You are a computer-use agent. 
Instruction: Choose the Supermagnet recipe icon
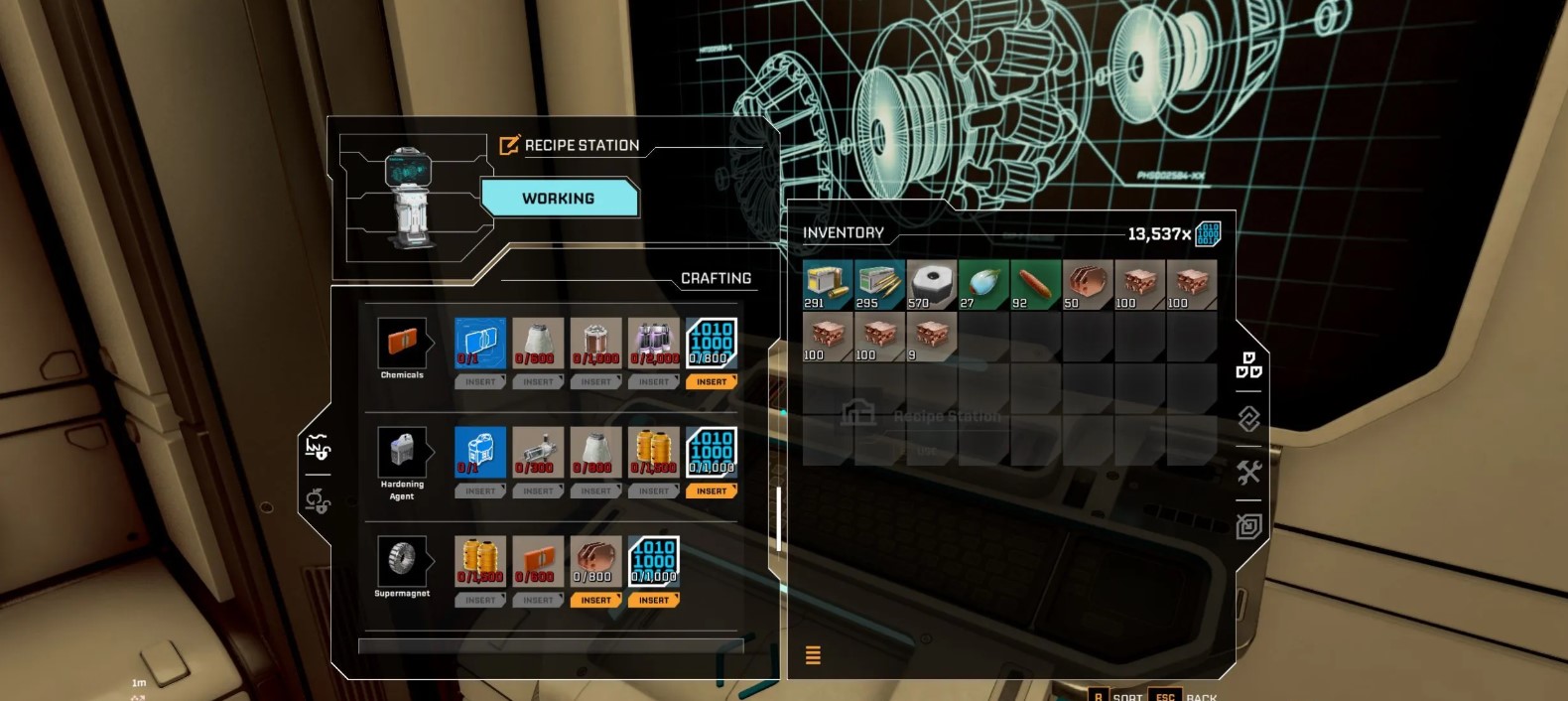click(x=402, y=562)
